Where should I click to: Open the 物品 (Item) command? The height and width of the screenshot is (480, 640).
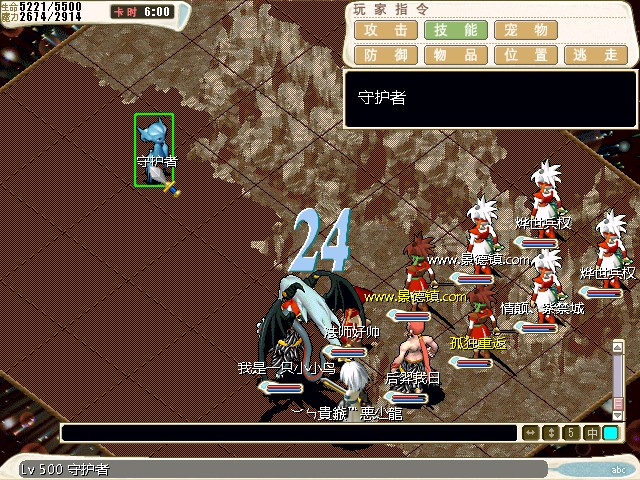(x=456, y=55)
